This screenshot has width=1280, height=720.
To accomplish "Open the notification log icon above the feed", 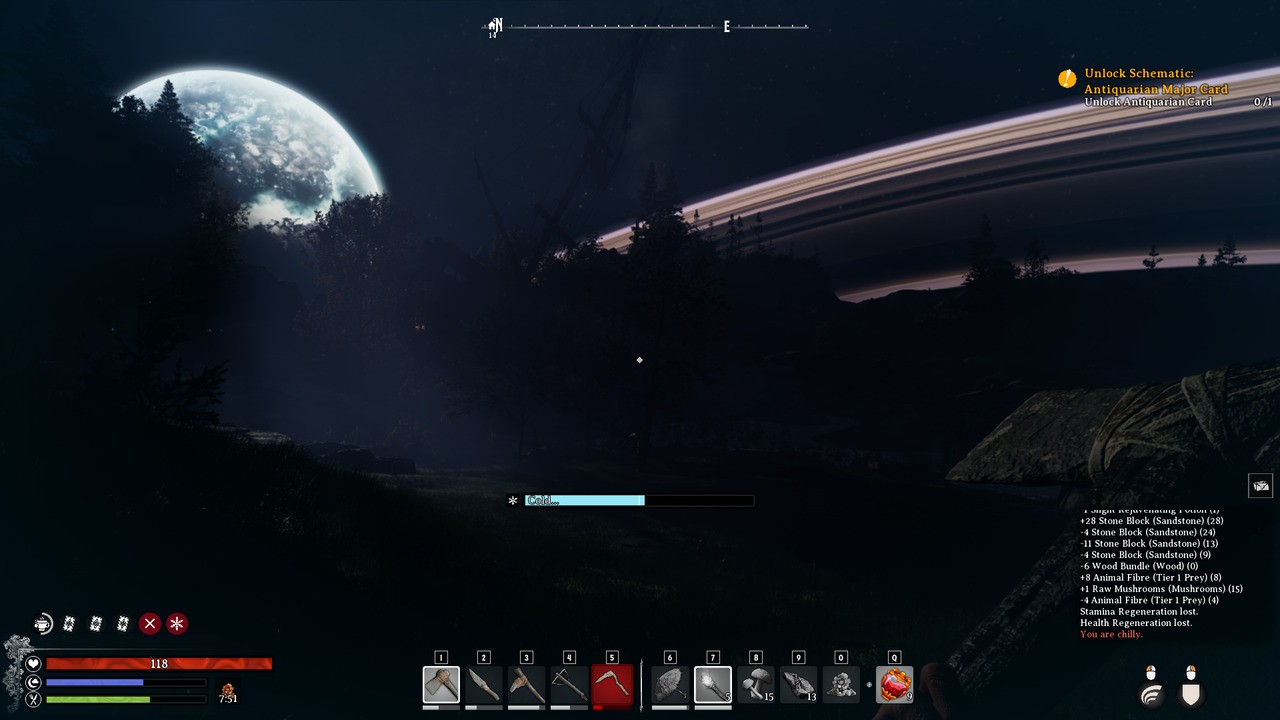I will pos(1260,486).
